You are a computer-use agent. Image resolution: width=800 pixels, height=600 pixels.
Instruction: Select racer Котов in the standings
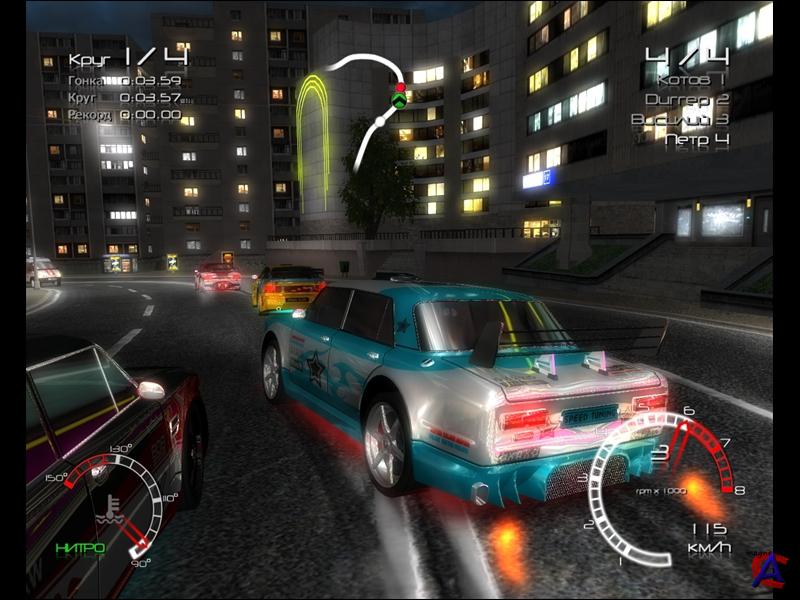click(x=692, y=78)
